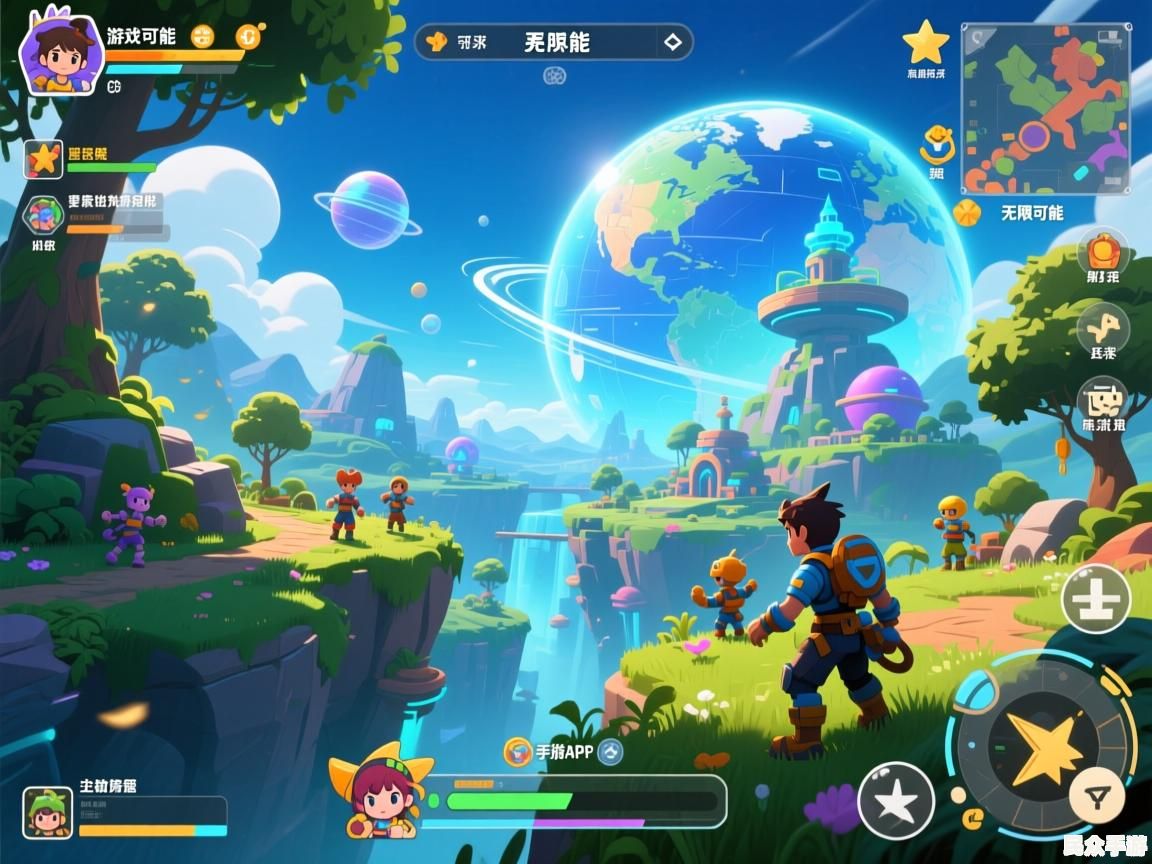Select the orange bird icon on the top banner
The width and height of the screenshot is (1152, 864).
click(436, 42)
